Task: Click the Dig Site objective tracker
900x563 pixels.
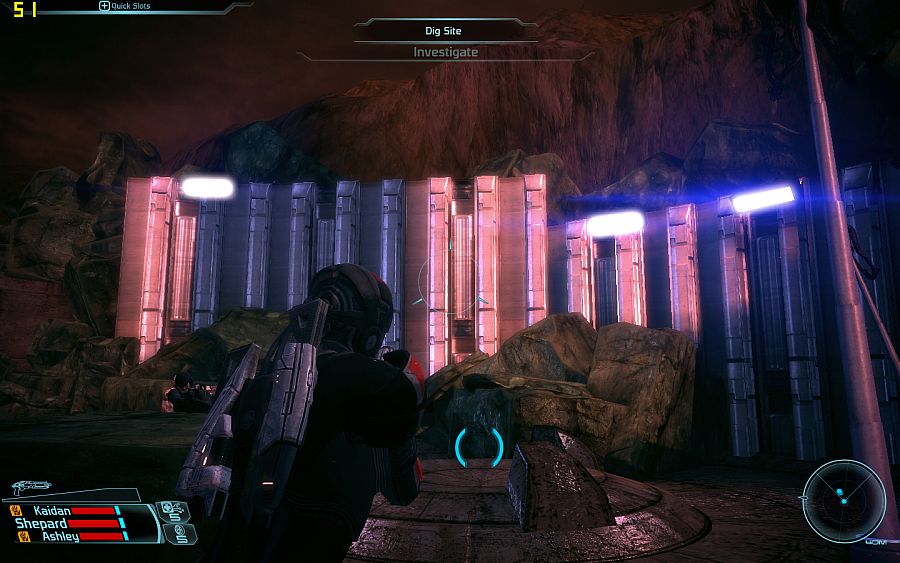Action: click(445, 31)
